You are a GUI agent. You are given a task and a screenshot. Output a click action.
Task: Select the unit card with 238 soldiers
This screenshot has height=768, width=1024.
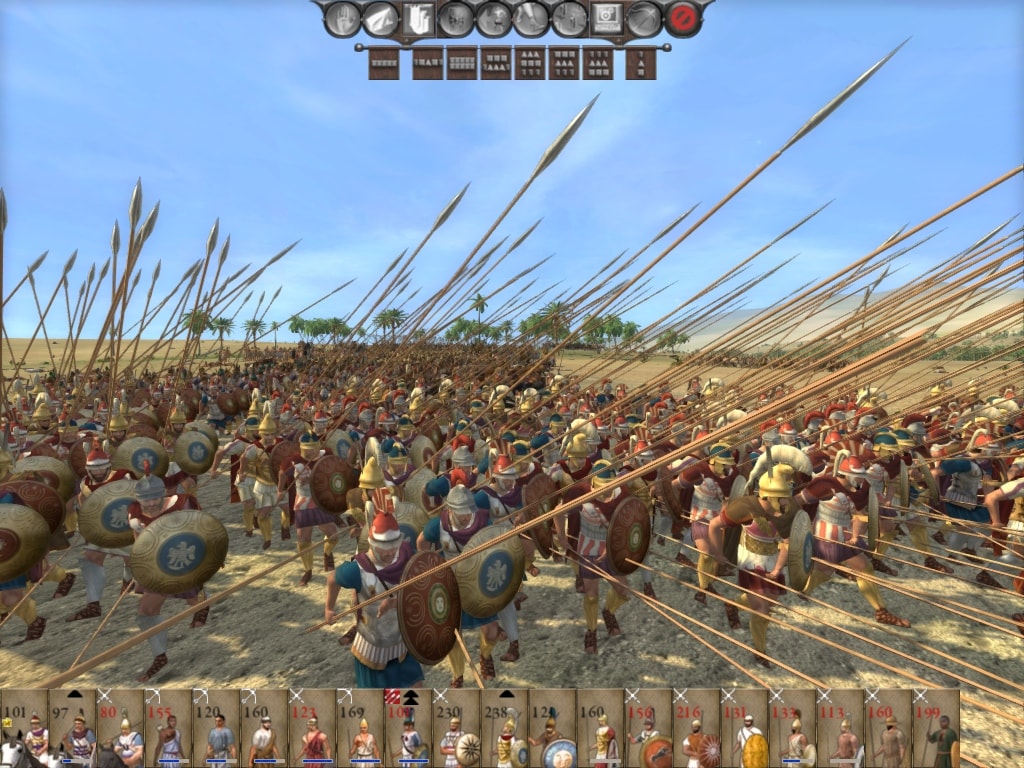pos(504,728)
